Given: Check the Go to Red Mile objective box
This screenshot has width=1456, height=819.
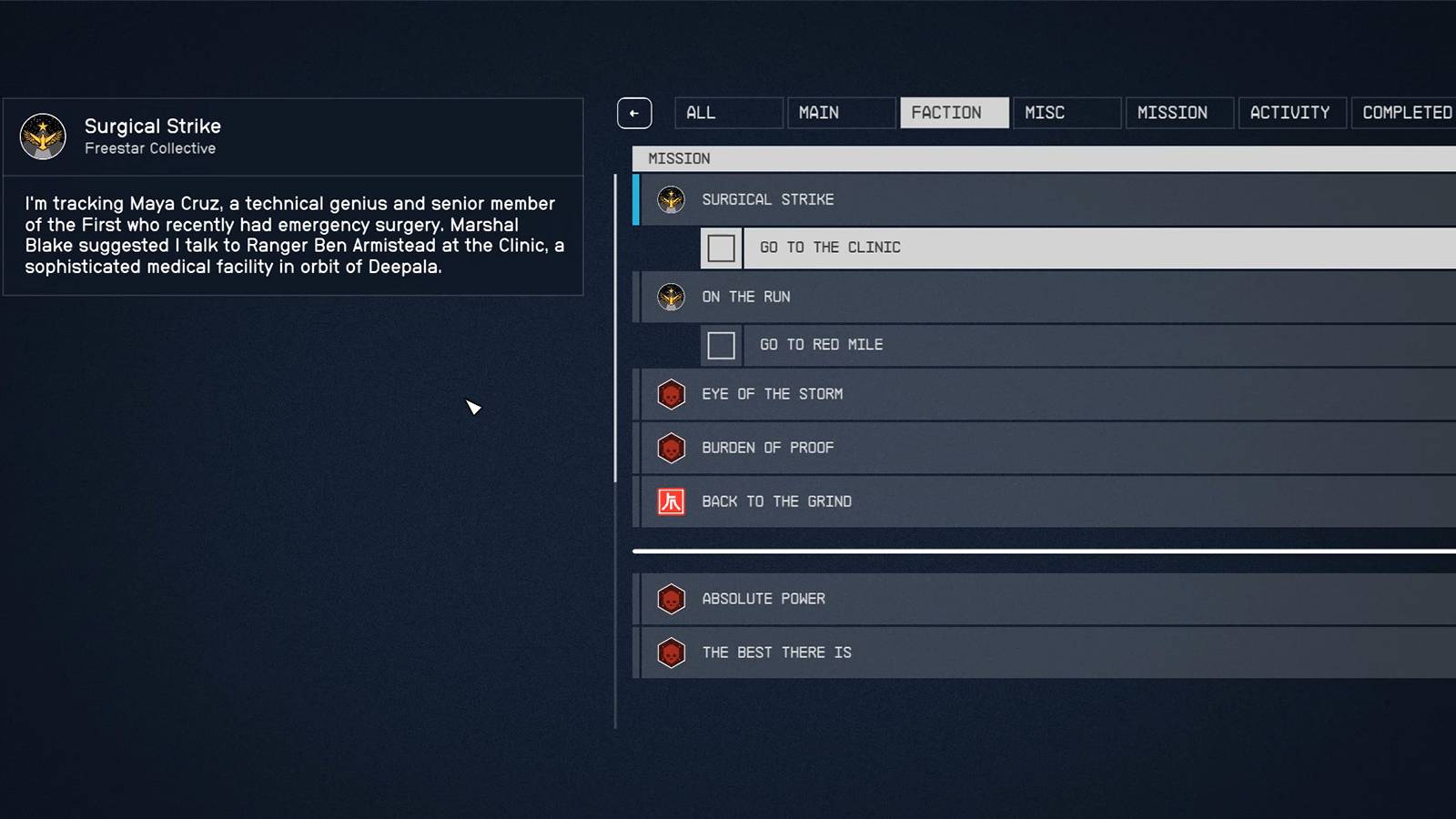Looking at the screenshot, I should 721,345.
